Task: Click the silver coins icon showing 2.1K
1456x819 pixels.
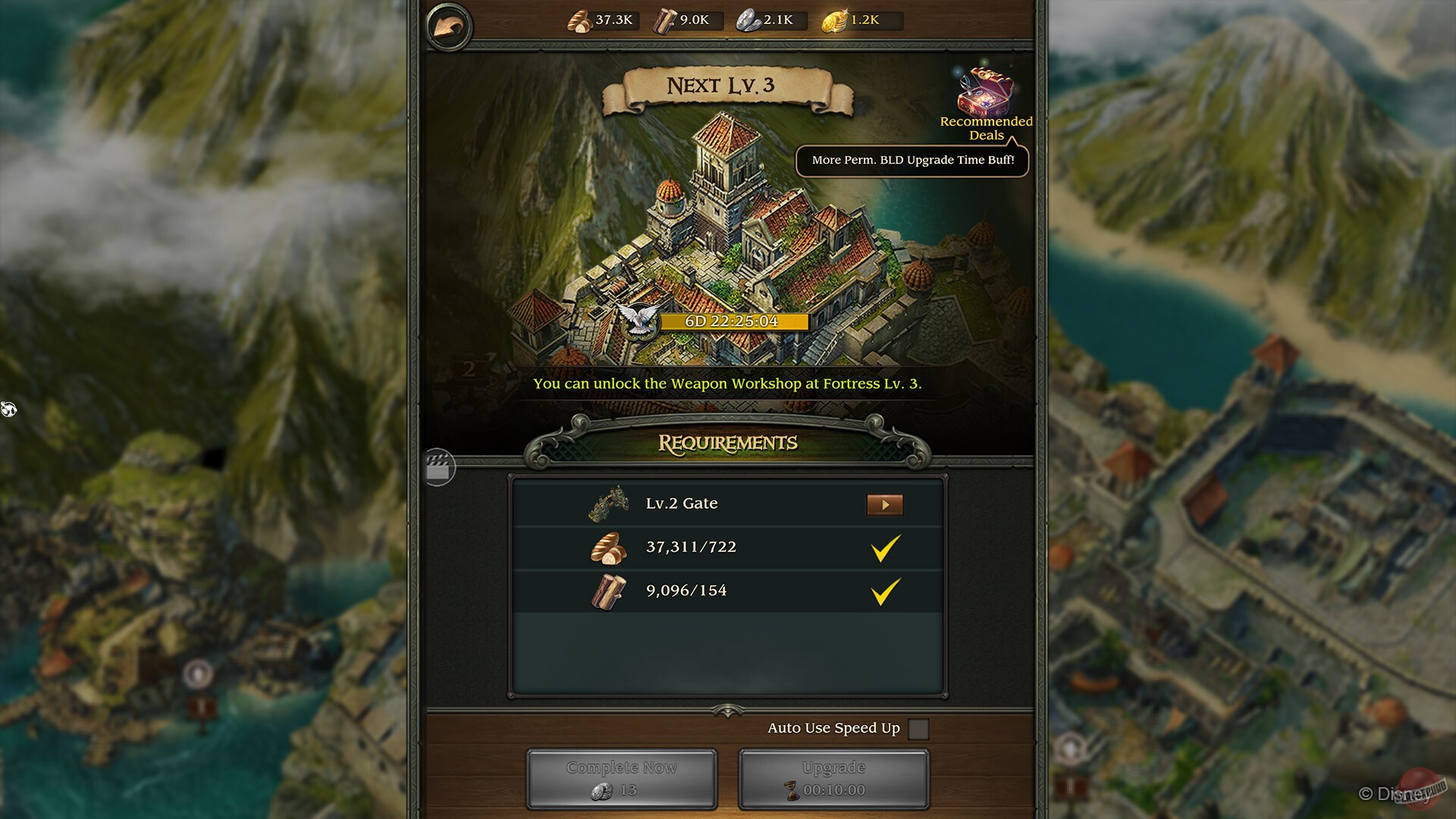Action: coord(747,20)
